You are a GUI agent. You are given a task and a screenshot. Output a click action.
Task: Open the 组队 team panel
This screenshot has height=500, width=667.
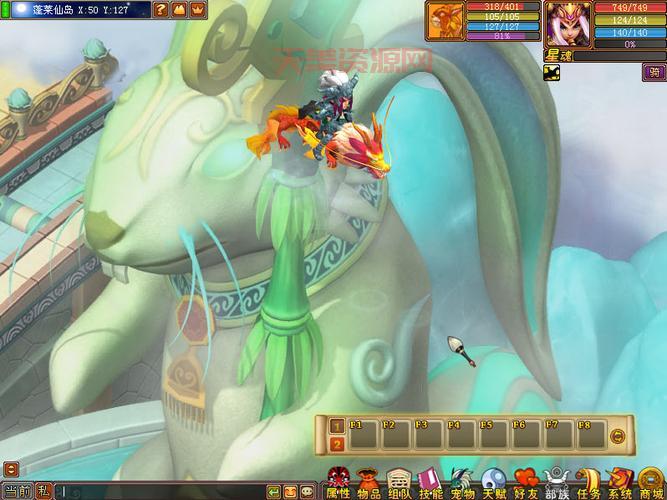tap(399, 483)
